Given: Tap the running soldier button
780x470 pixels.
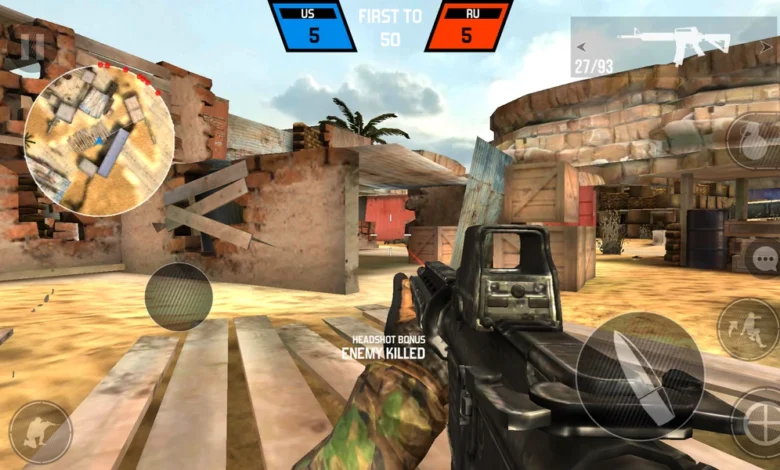Looking at the screenshot, I should 747,329.
